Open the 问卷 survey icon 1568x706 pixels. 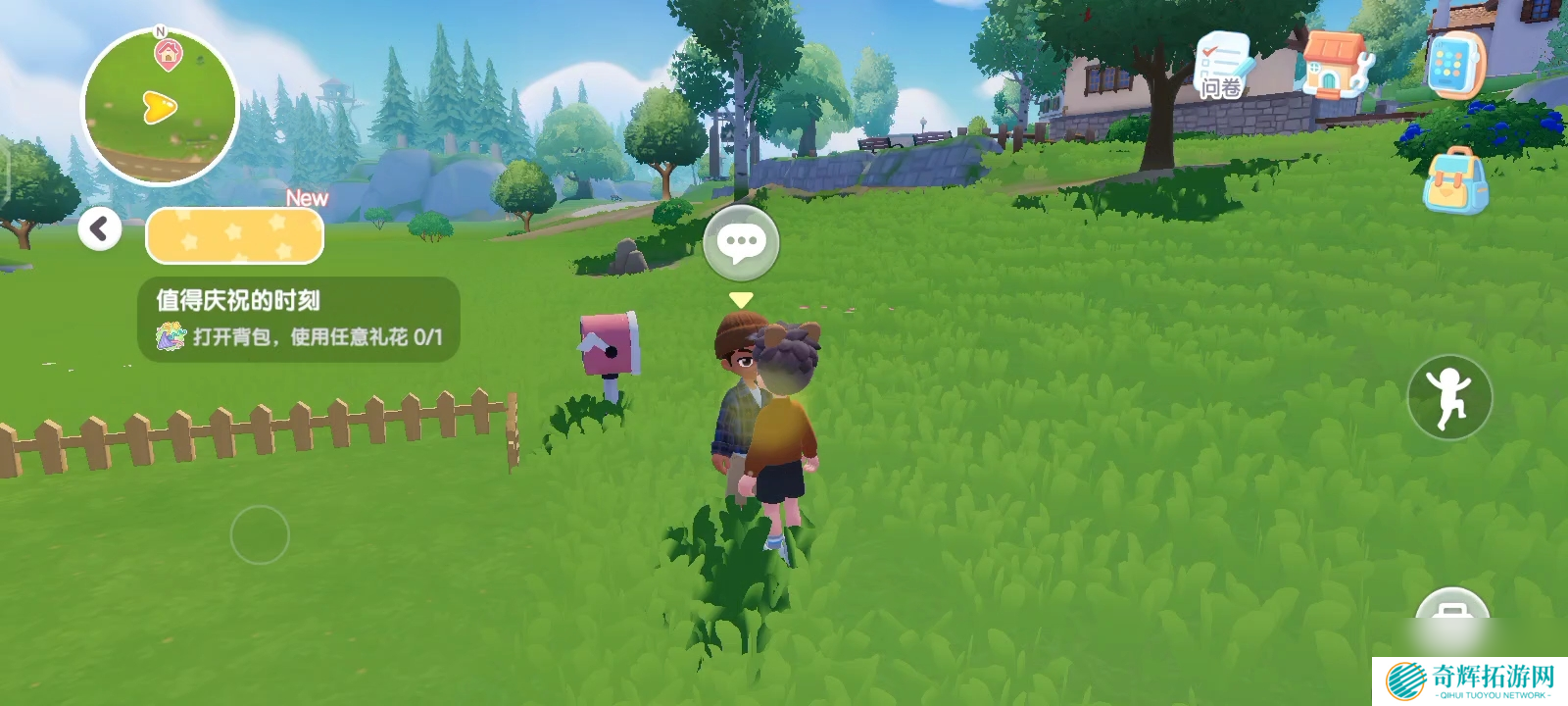(x=1221, y=67)
